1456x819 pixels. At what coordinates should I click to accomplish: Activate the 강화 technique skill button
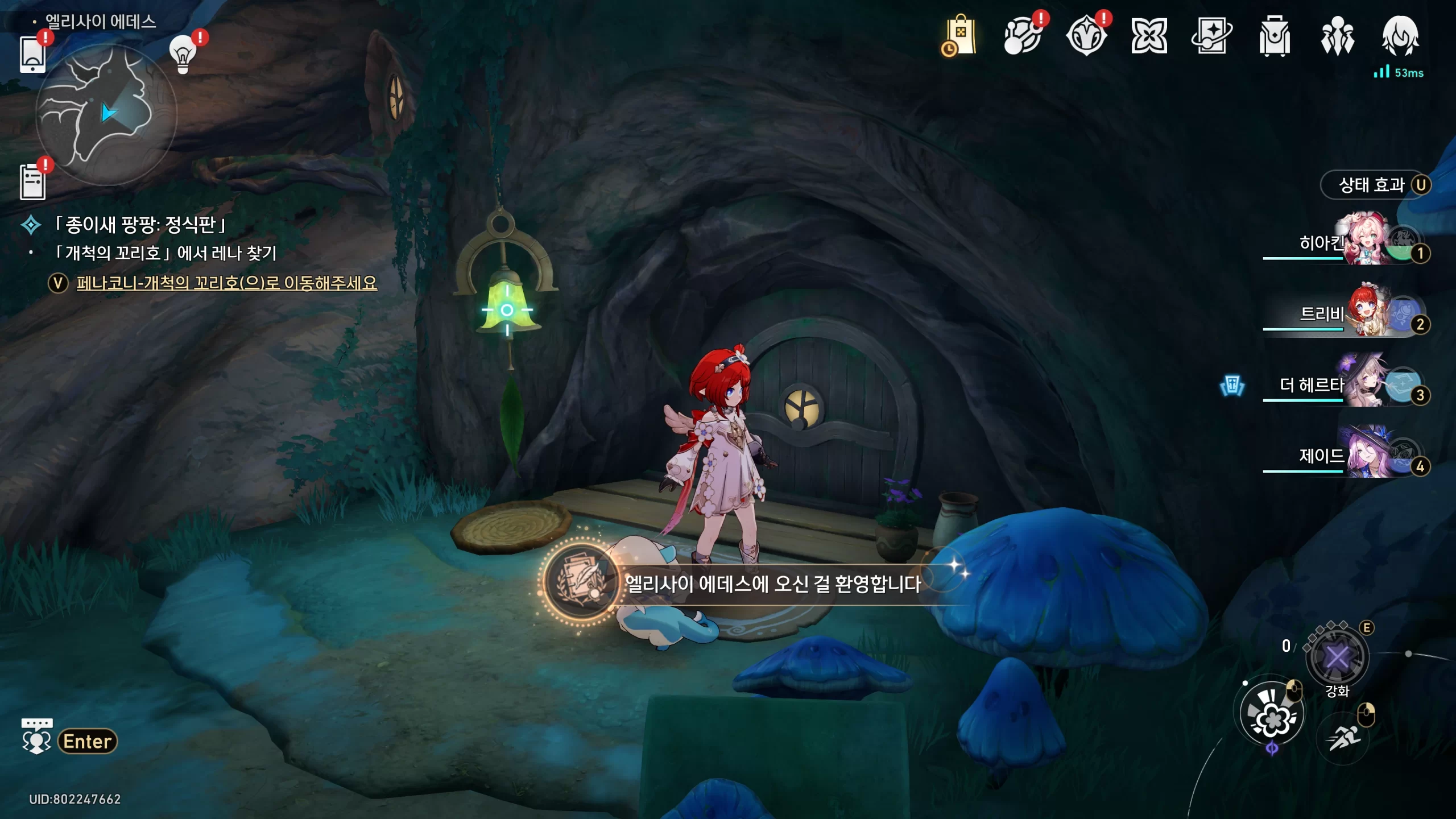tap(1337, 658)
